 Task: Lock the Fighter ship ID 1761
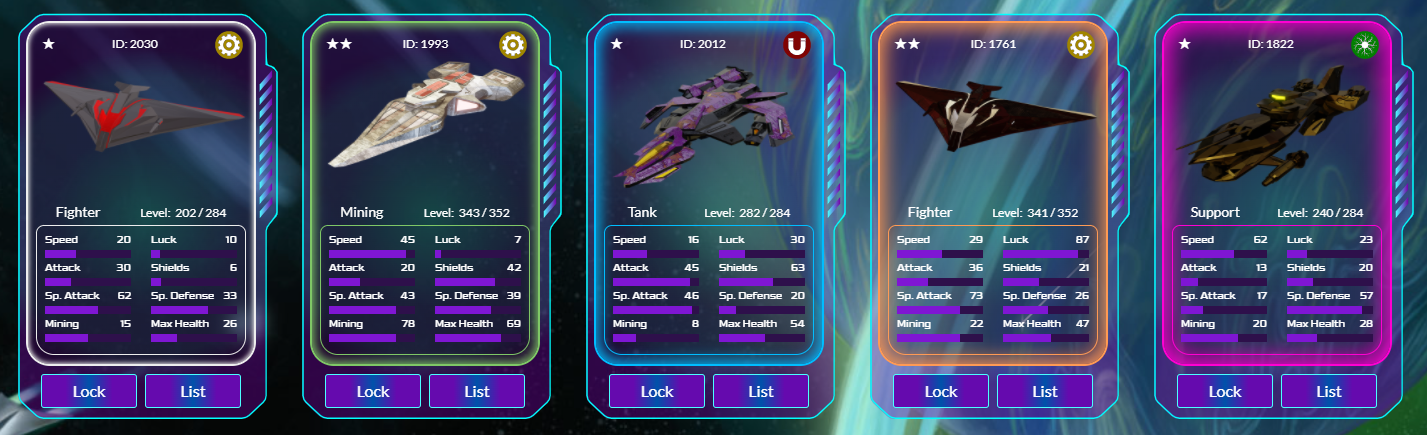[x=941, y=391]
